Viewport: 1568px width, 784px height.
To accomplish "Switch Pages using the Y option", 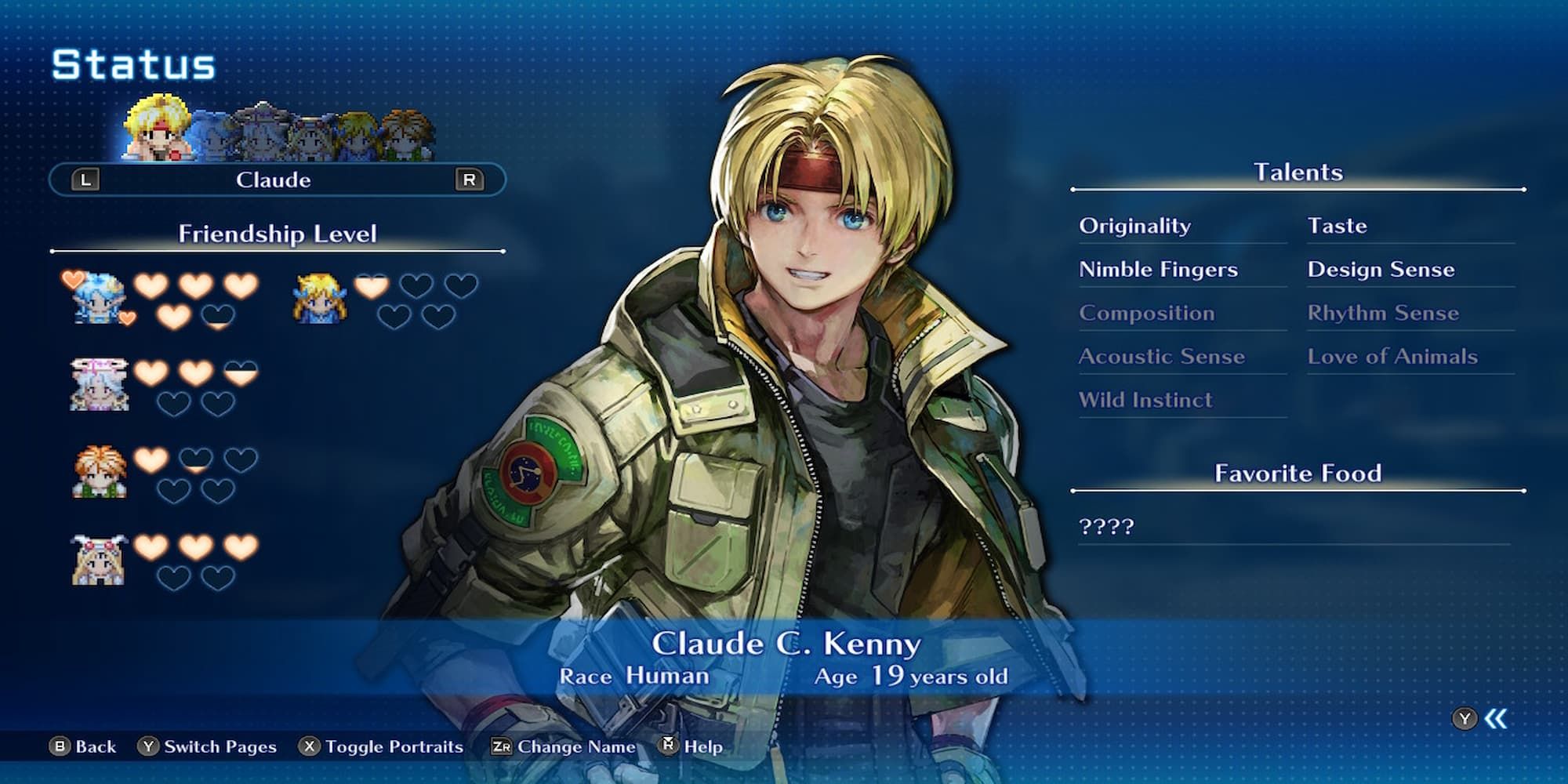I will click(208, 746).
